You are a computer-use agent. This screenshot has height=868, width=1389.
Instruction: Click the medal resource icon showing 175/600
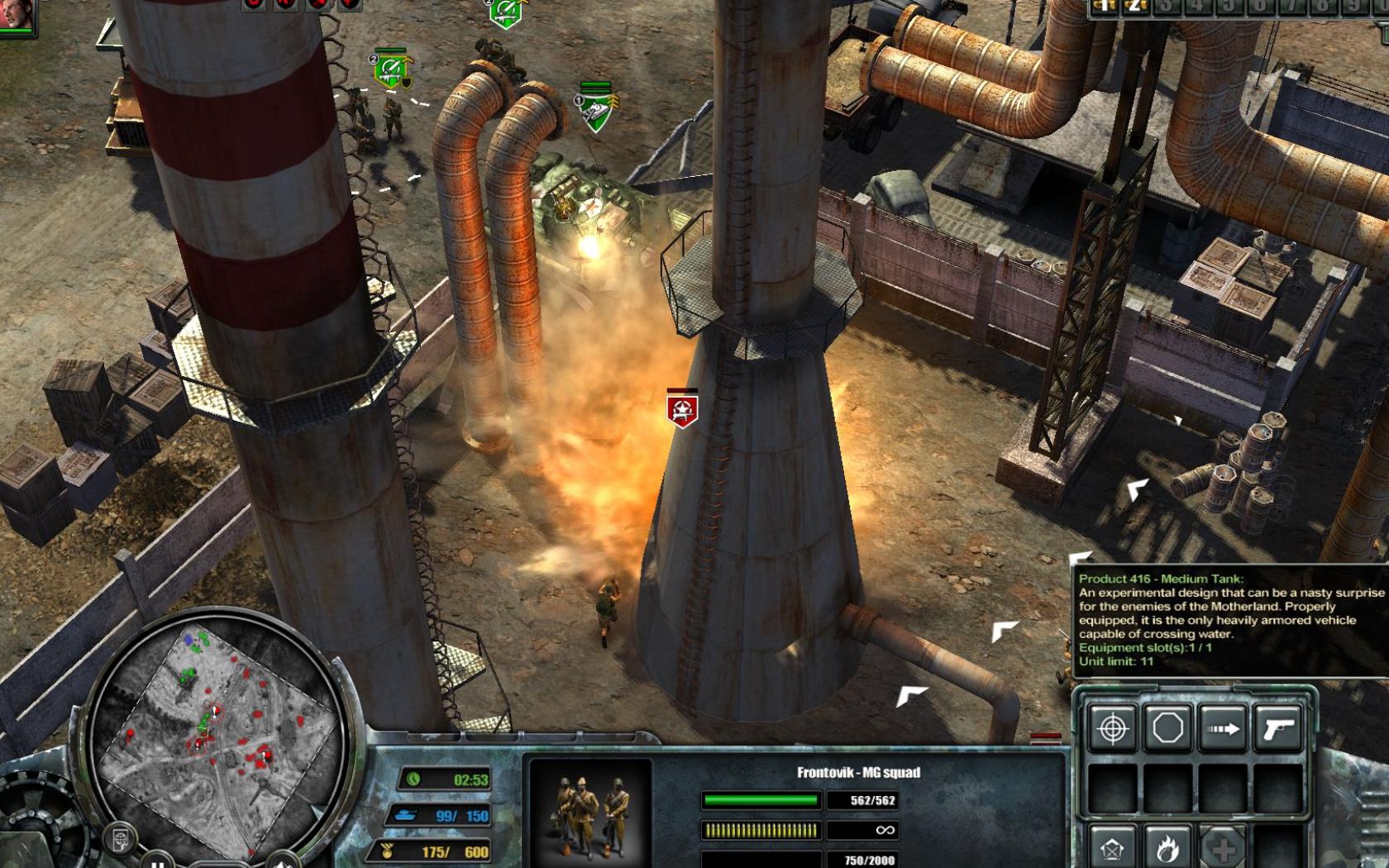tap(386, 850)
